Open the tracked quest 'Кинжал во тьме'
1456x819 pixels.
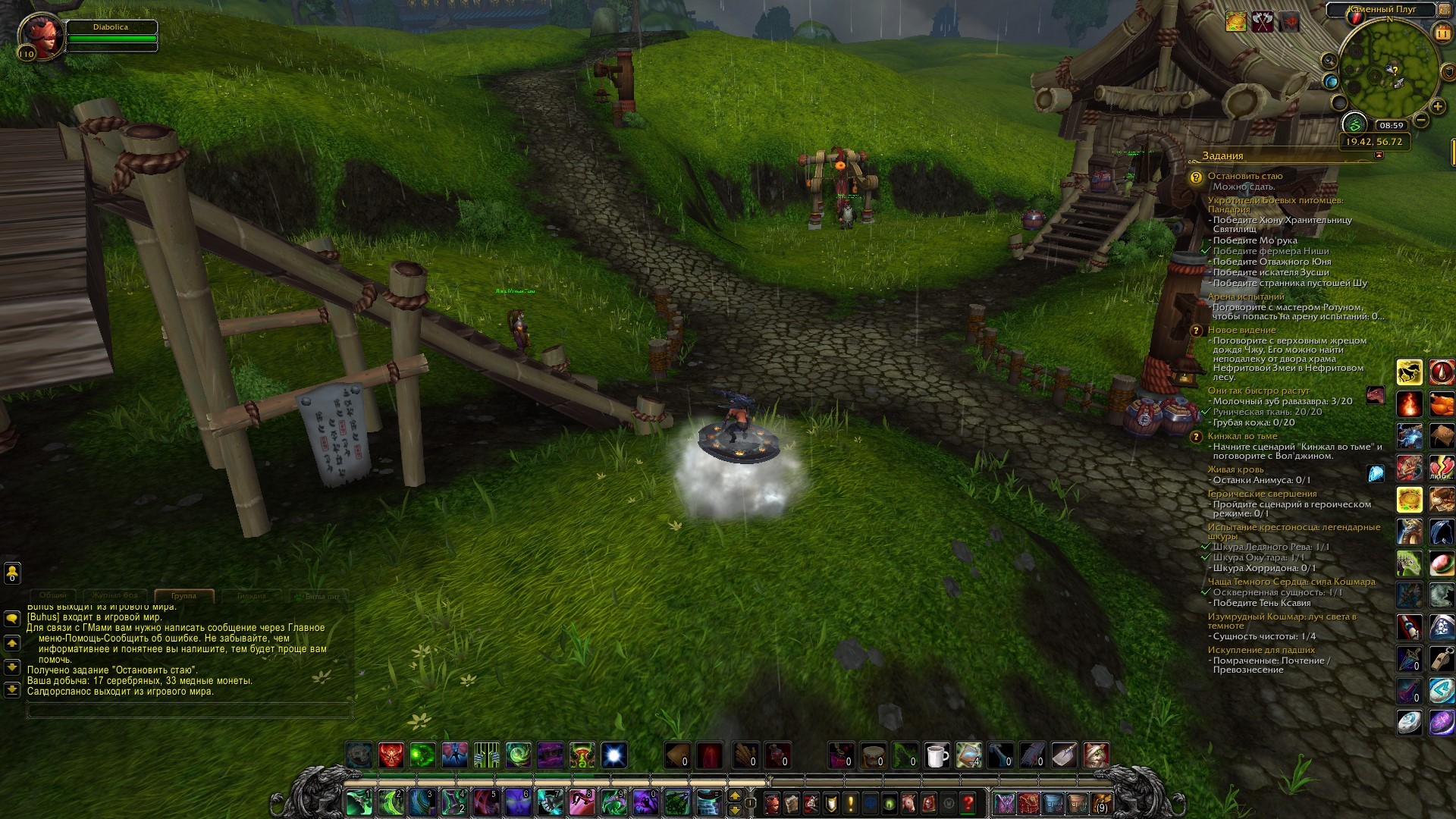[x=1242, y=436]
